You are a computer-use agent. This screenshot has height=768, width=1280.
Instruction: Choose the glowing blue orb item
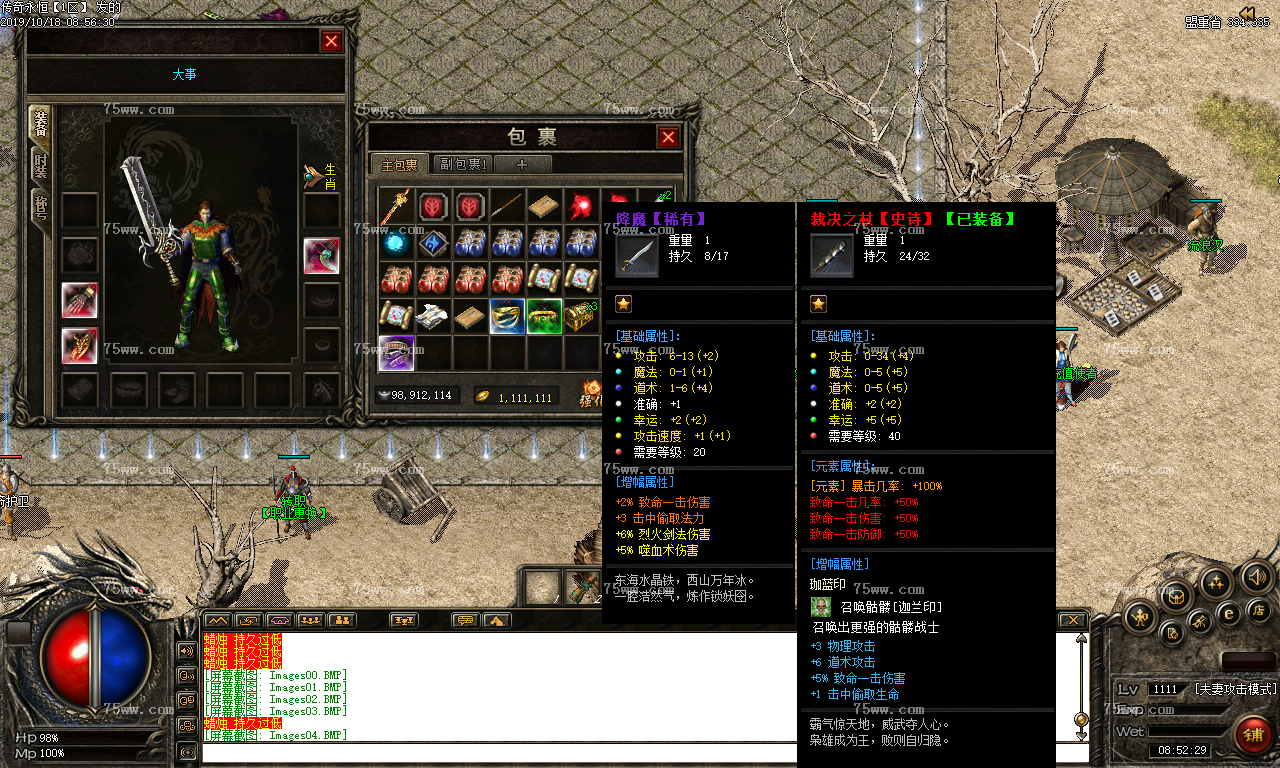click(396, 243)
